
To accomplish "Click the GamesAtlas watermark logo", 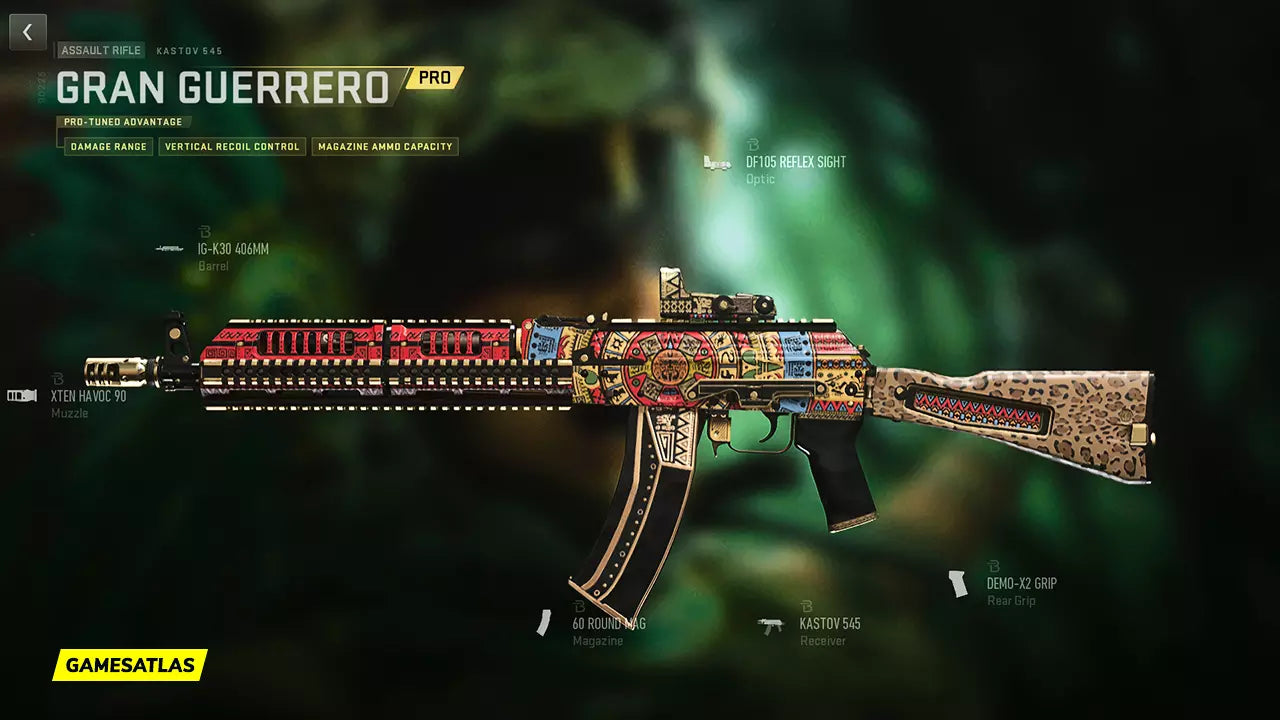I will 130,665.
